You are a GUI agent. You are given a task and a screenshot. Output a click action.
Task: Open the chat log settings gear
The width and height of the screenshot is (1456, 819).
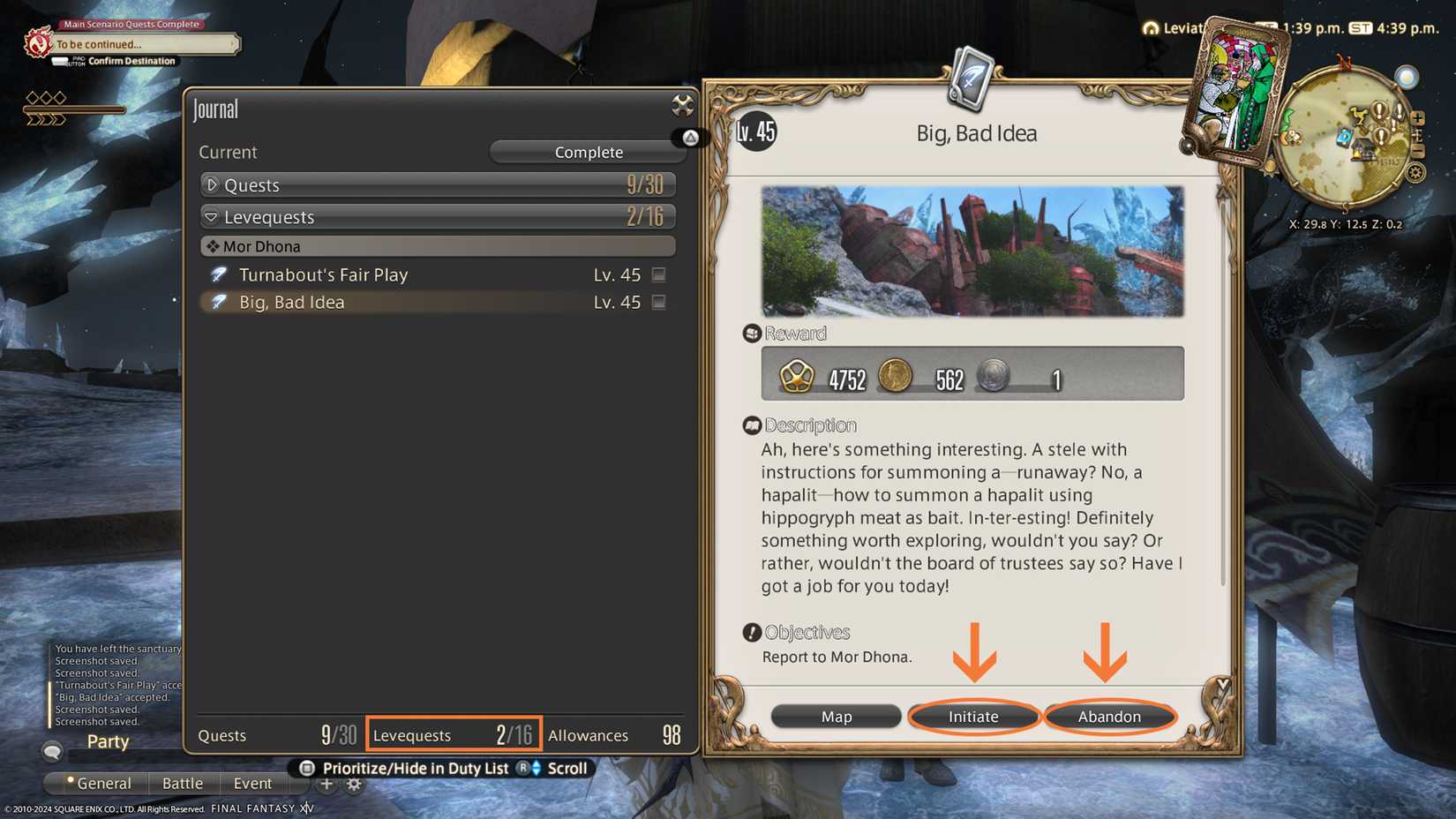[x=353, y=784]
